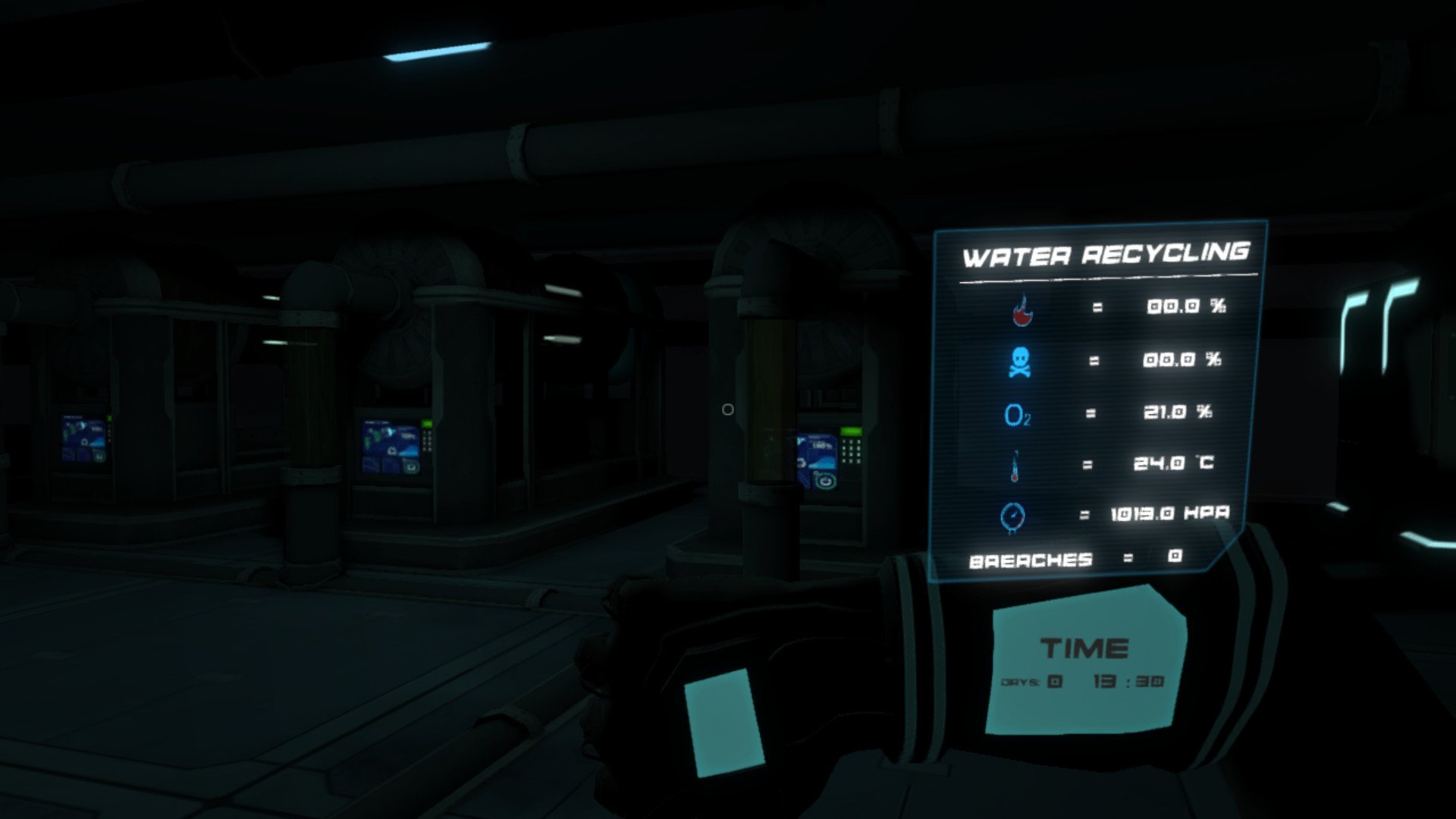Toggle the green power display above the keypad
Image resolution: width=1456 pixels, height=819 pixels.
(x=852, y=431)
